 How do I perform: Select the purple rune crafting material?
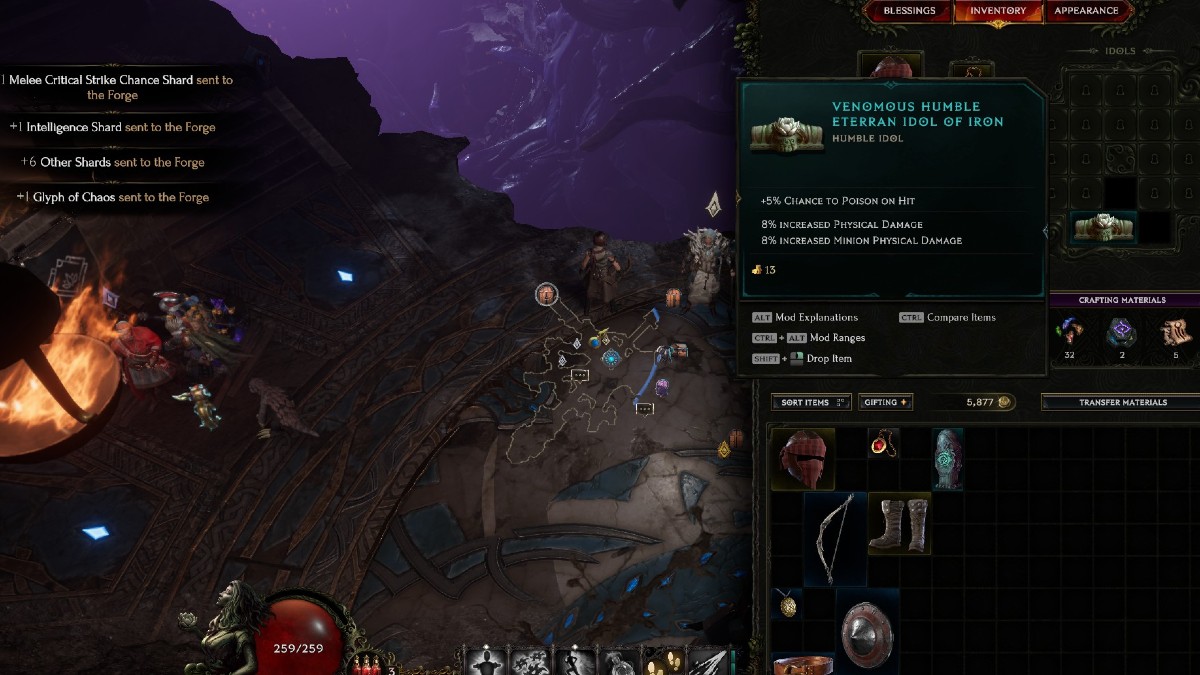click(x=1121, y=332)
